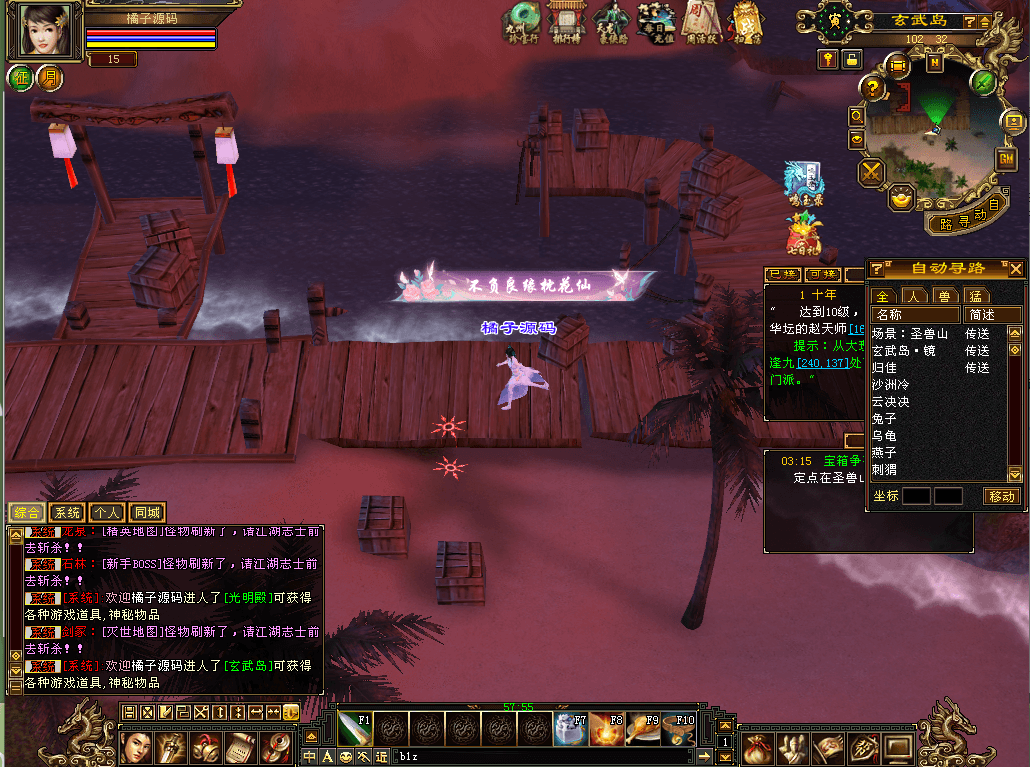Click the GM button beside the minimap
The height and width of the screenshot is (767, 1030).
[x=1005, y=159]
